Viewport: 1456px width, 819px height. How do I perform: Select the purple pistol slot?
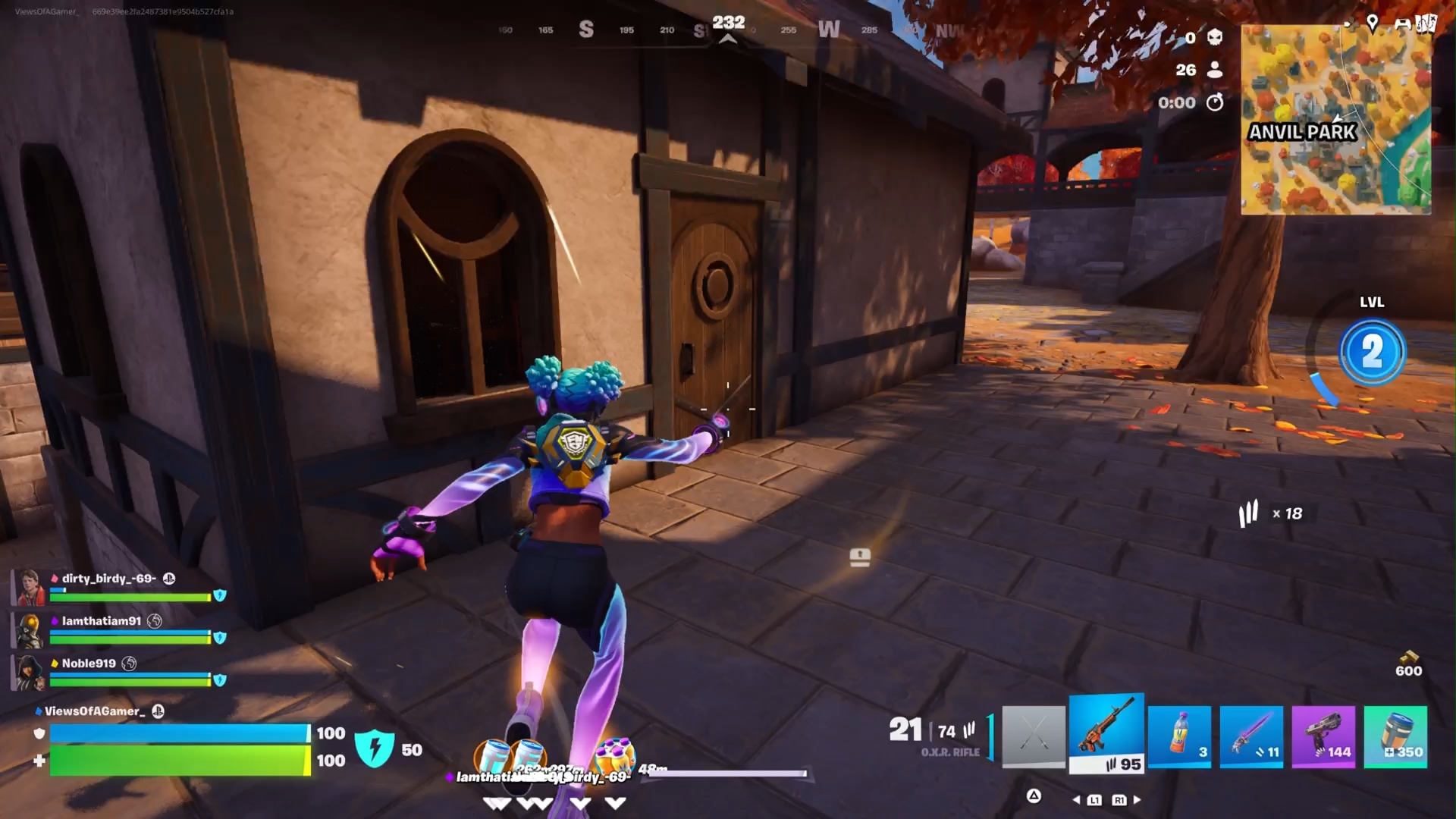coord(1323,736)
